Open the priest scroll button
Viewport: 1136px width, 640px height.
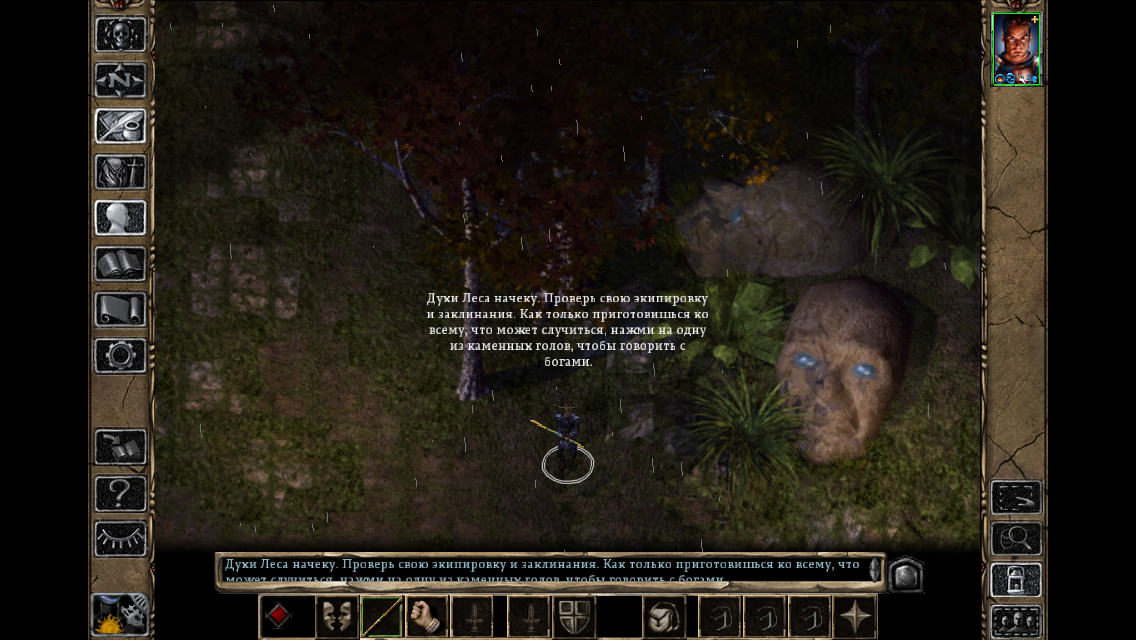(121, 310)
